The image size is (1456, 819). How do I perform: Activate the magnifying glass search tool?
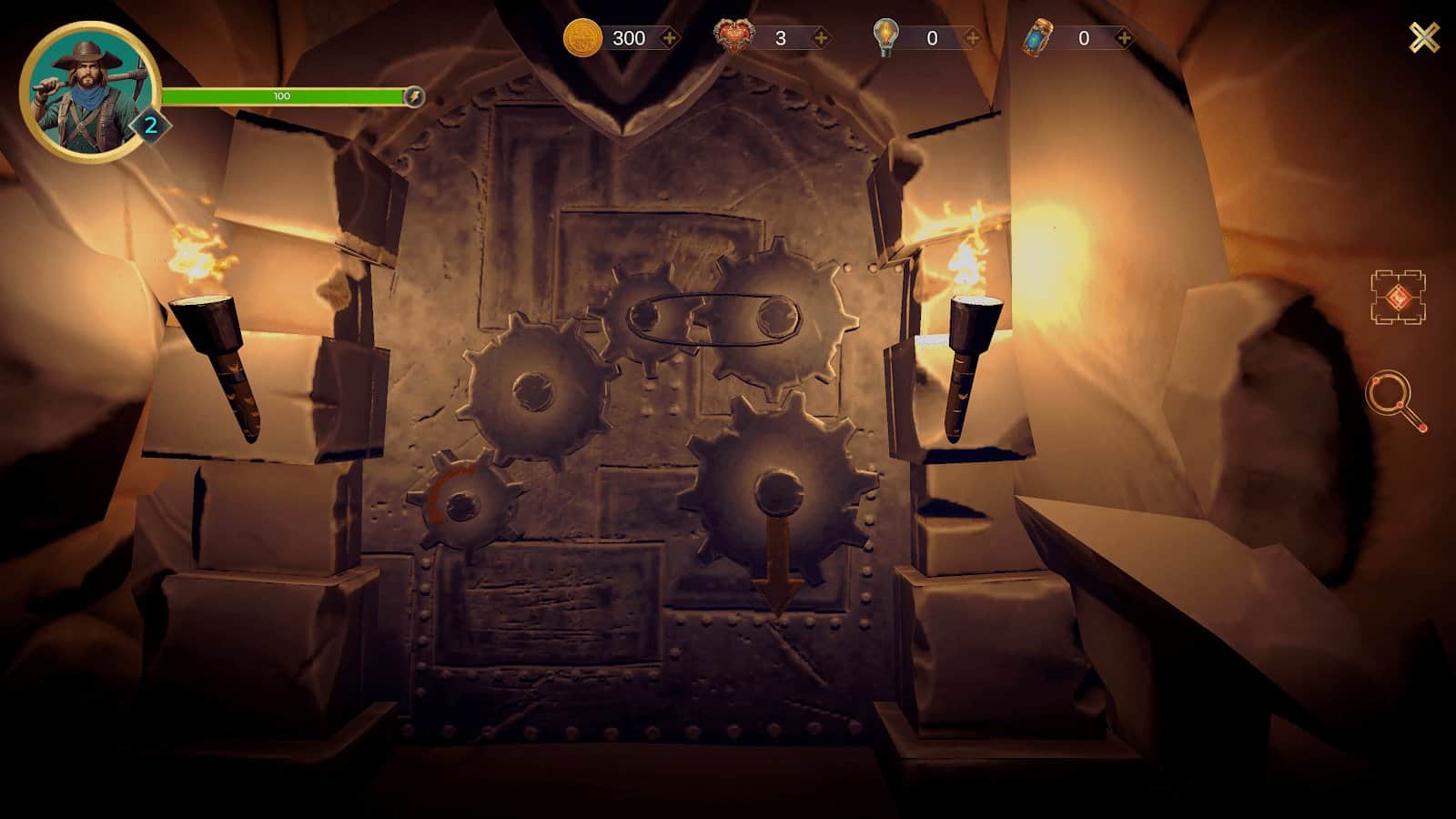(x=1396, y=399)
